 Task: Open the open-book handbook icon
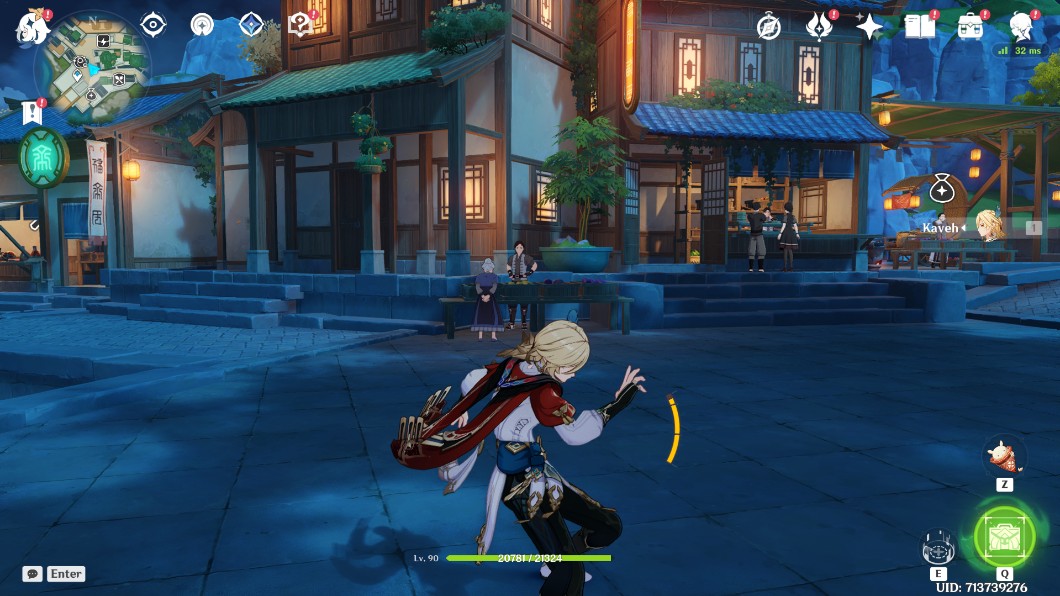point(919,26)
